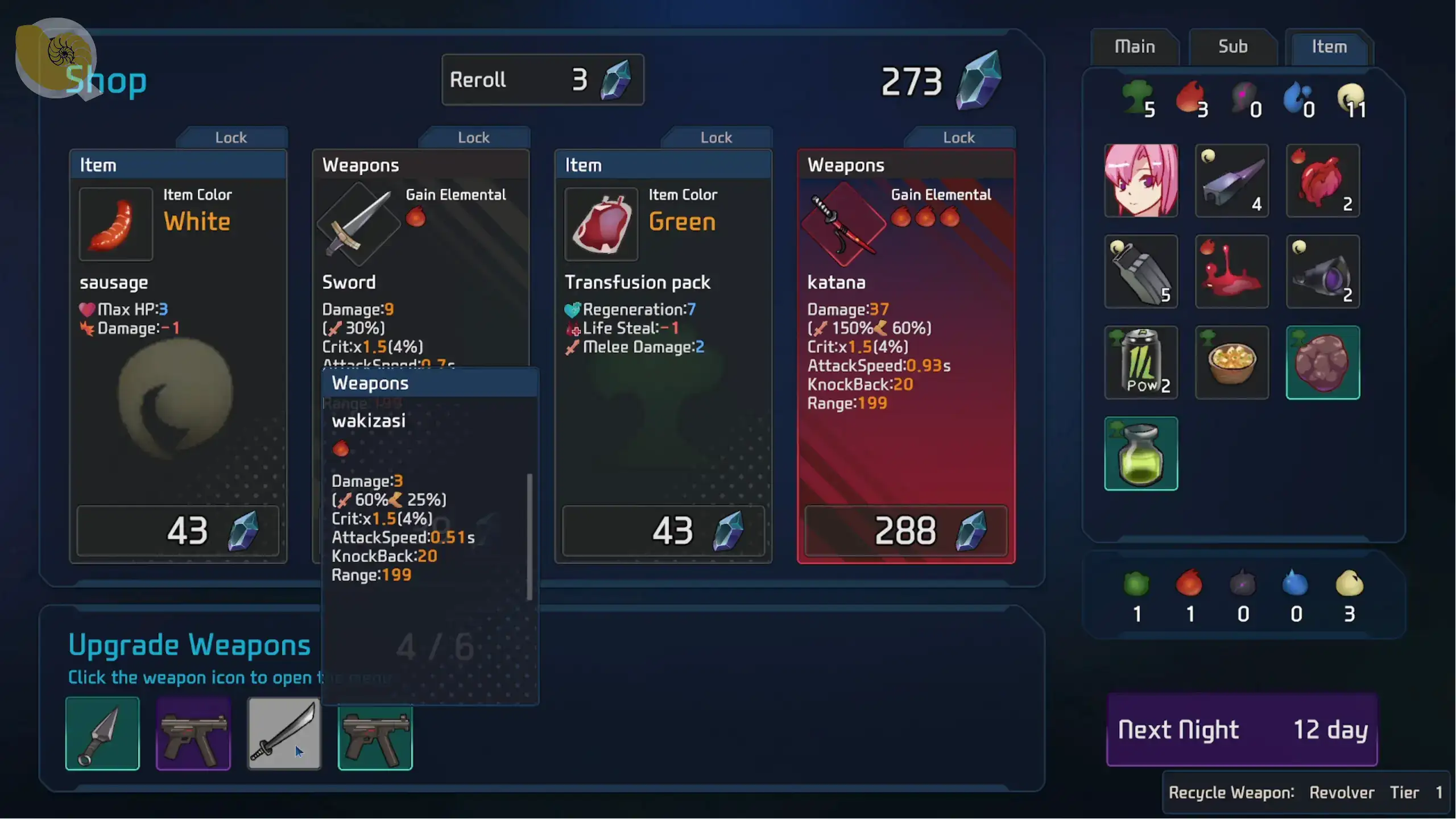This screenshot has height=819, width=1456.
Task: Select the Item tab
Action: (1329, 47)
